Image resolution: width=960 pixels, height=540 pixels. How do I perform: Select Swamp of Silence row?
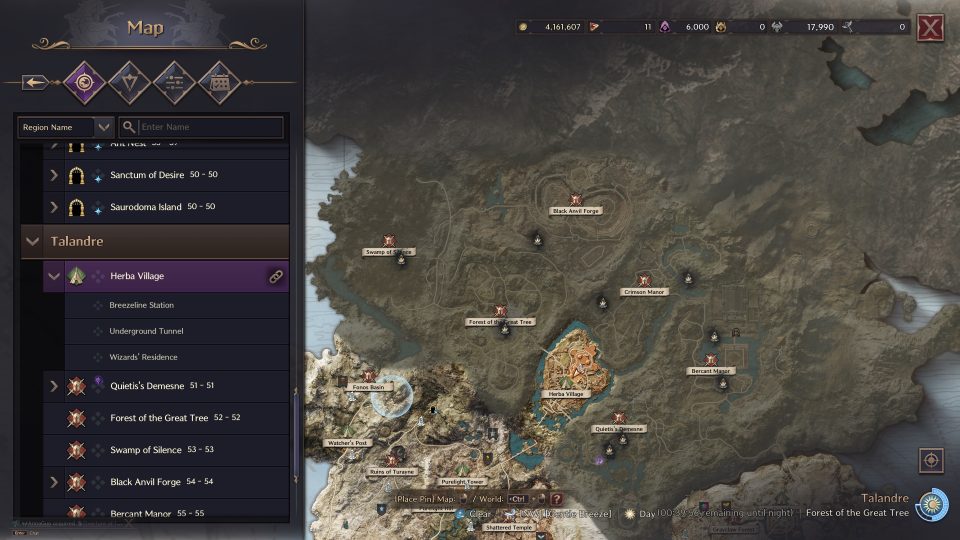[147, 450]
